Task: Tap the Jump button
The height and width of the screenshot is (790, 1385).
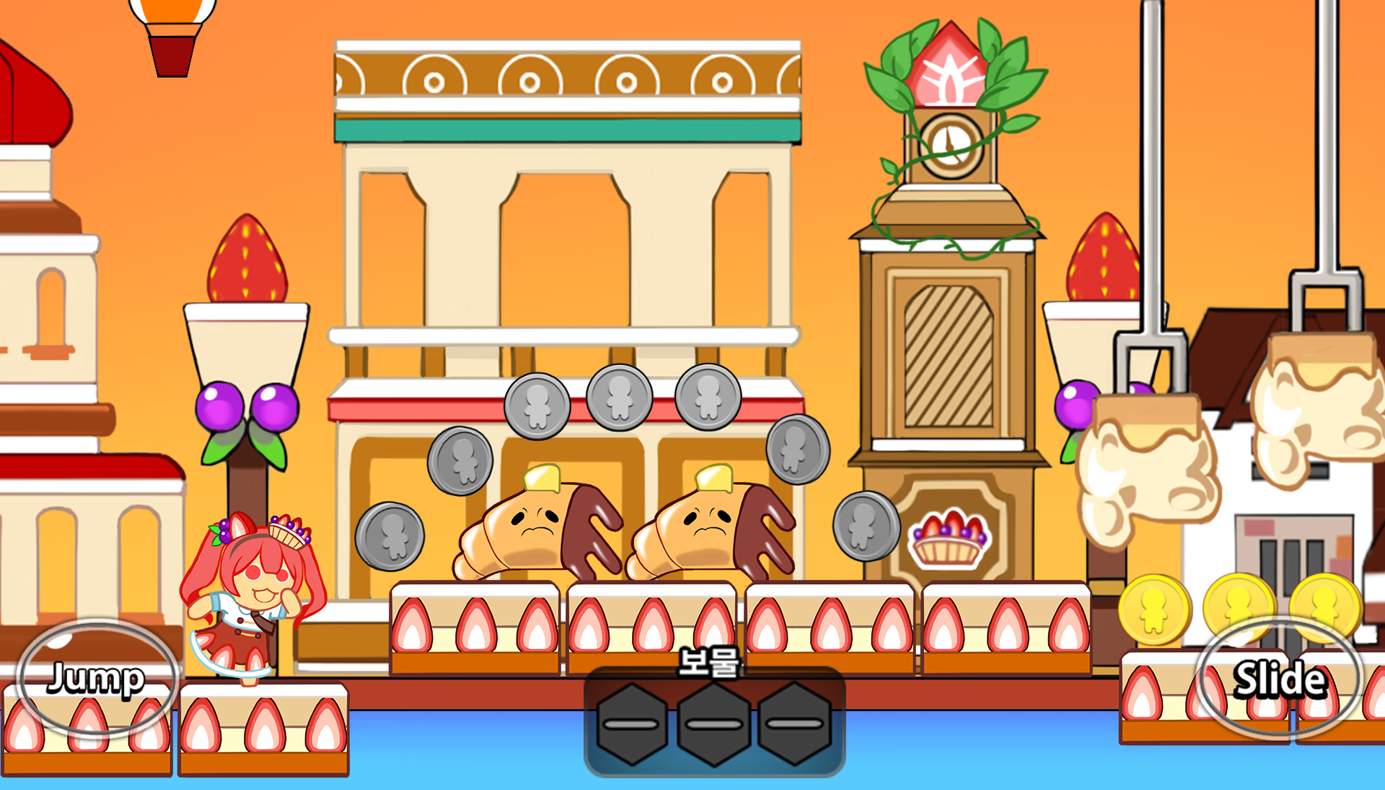Action: (96, 679)
